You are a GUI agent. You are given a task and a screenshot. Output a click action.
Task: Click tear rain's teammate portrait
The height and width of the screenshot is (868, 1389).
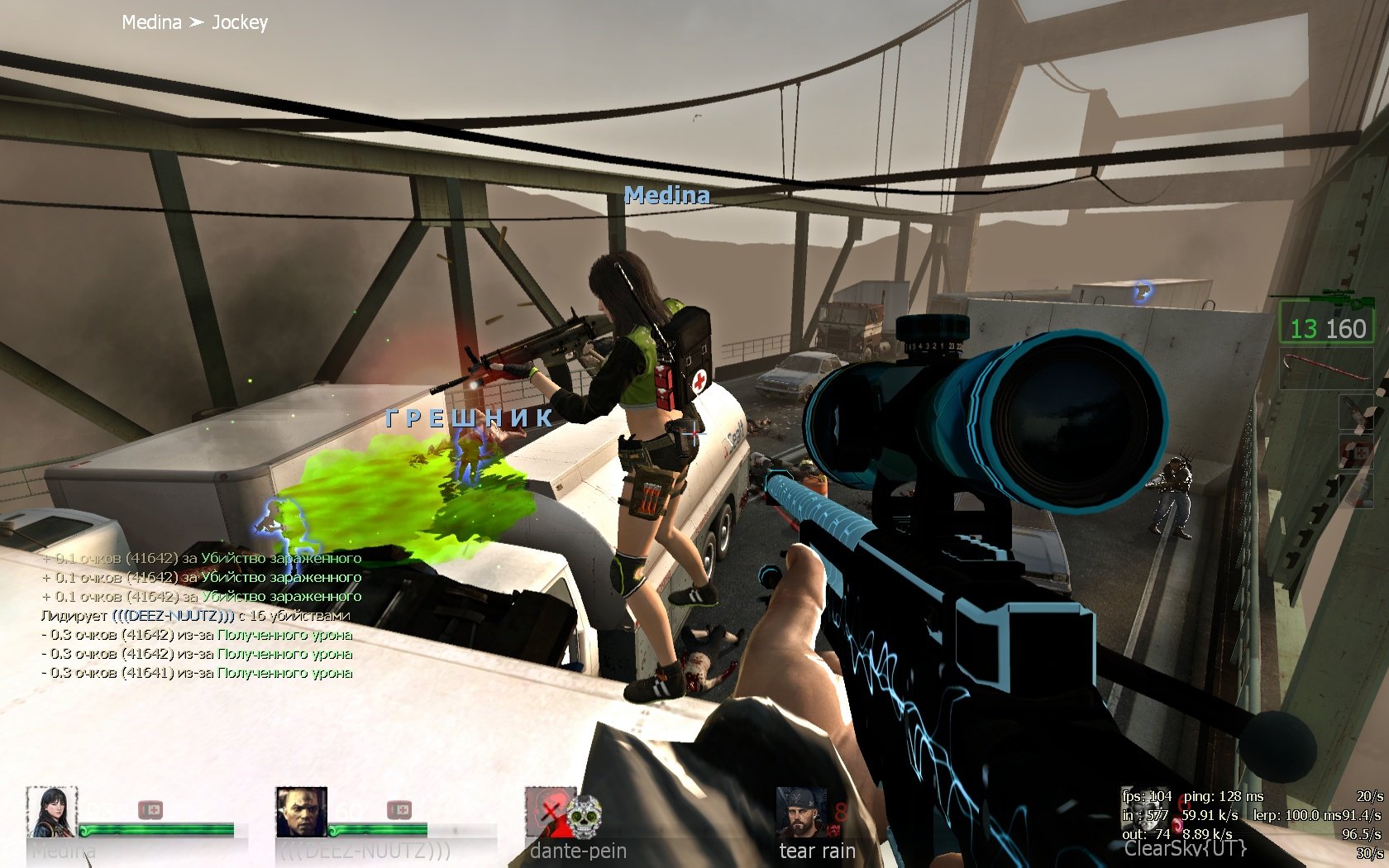click(x=800, y=812)
